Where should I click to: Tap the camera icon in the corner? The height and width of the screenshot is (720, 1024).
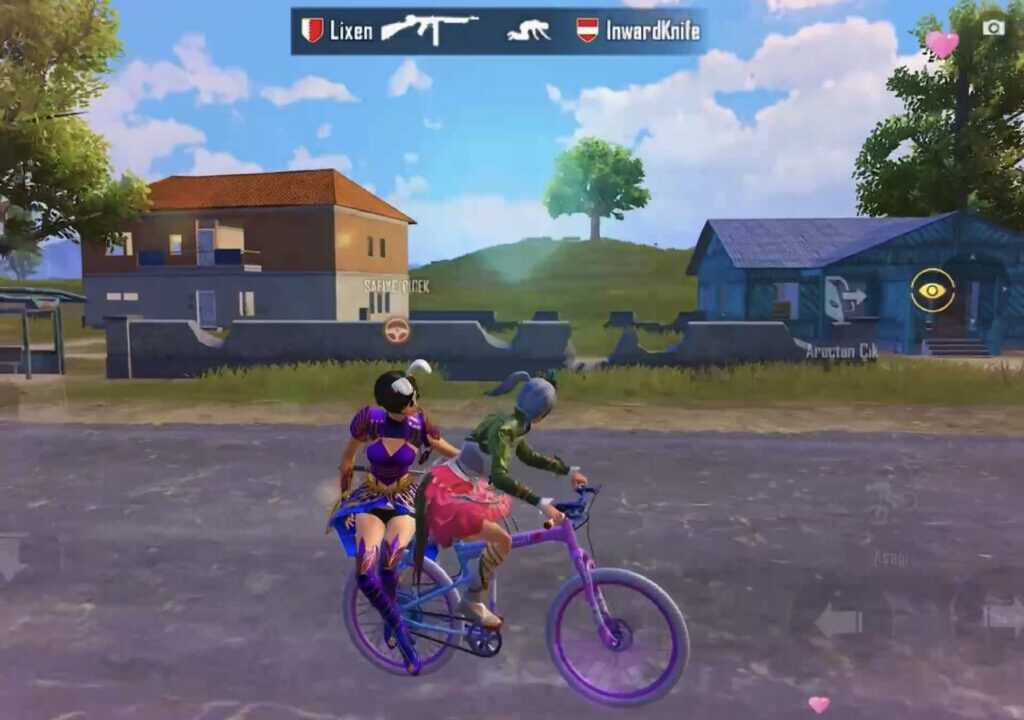point(993,27)
